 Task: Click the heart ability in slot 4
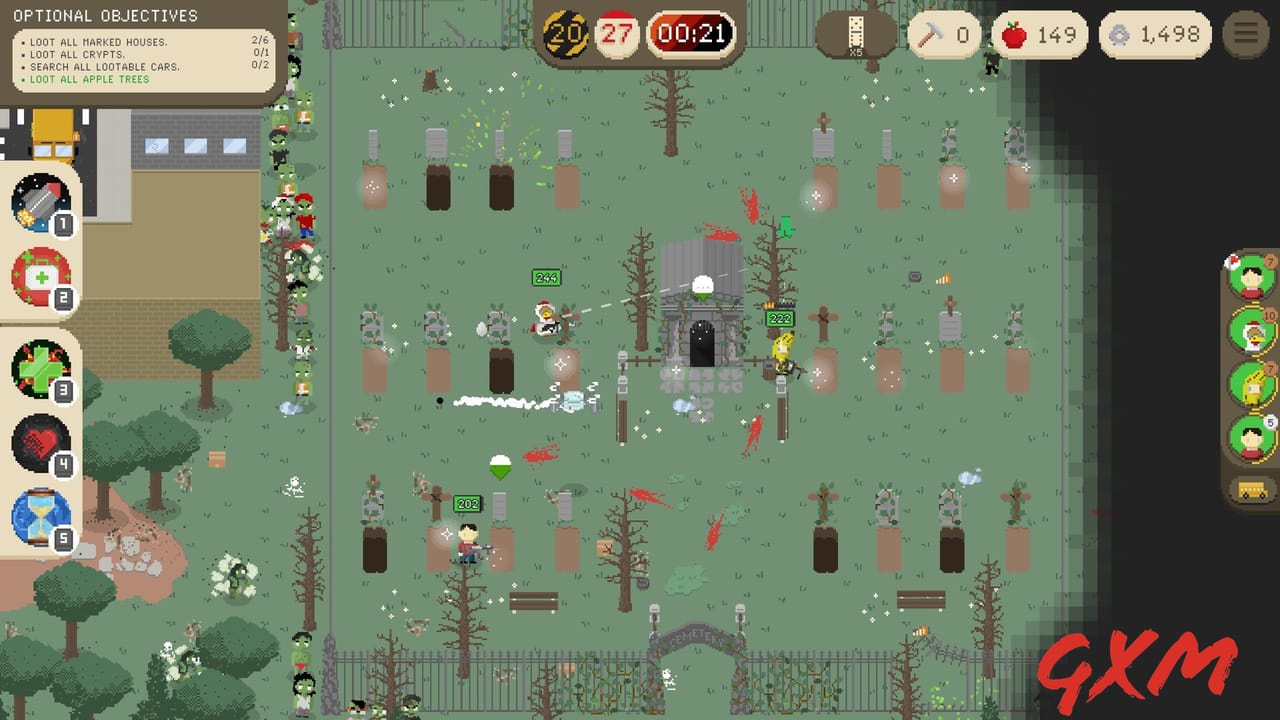40,441
